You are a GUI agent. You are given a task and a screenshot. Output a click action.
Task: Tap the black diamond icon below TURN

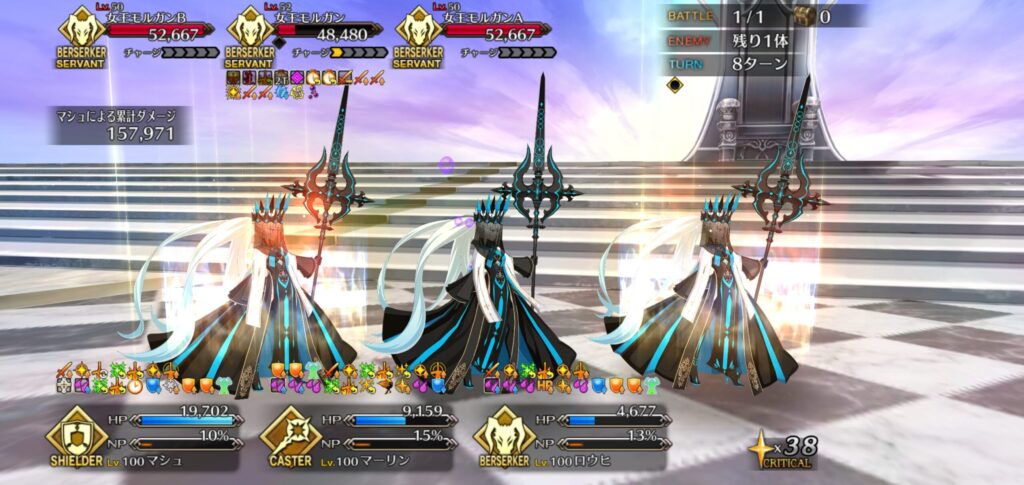(x=675, y=86)
